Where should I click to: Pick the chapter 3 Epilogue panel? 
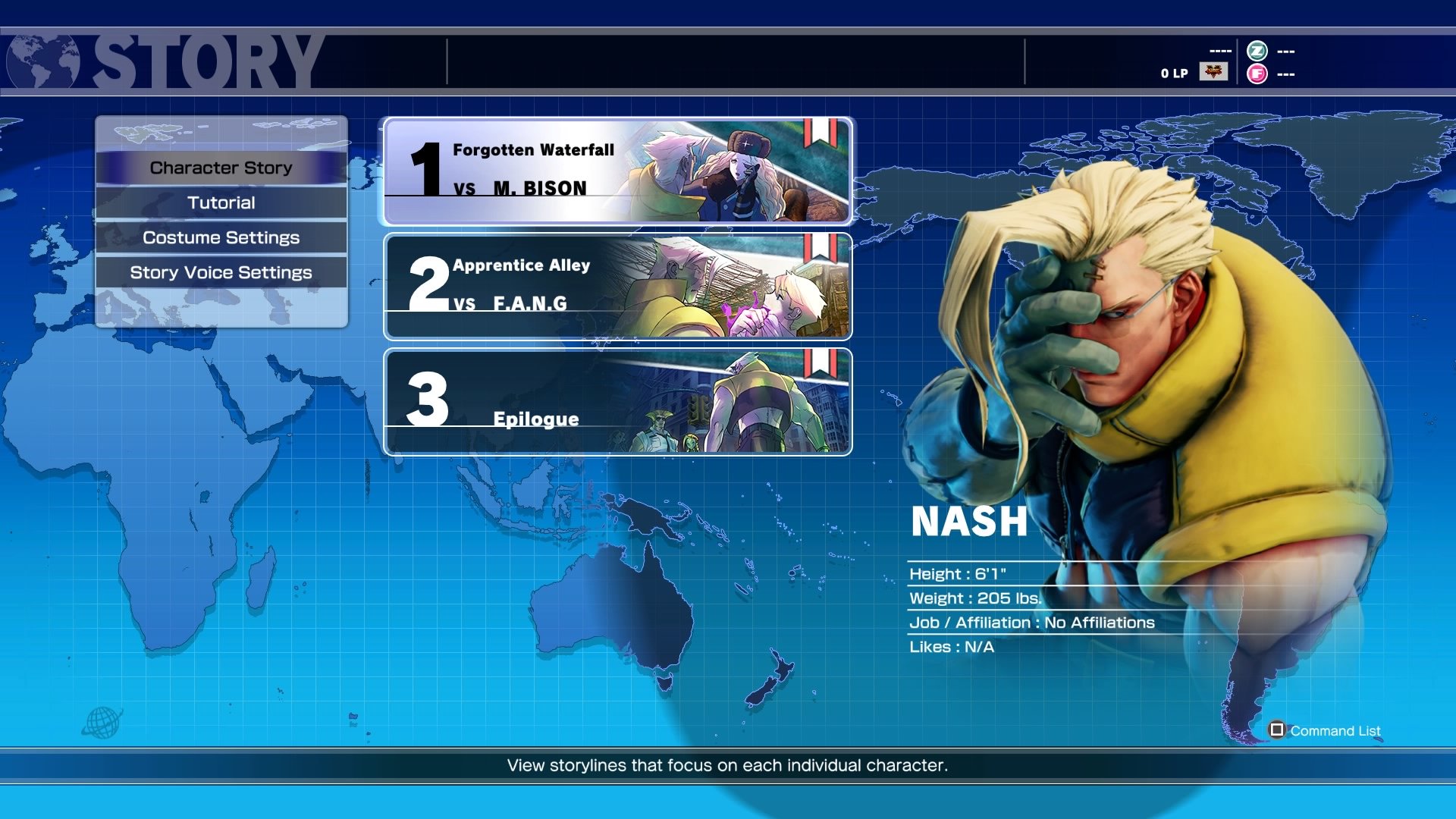(x=617, y=402)
